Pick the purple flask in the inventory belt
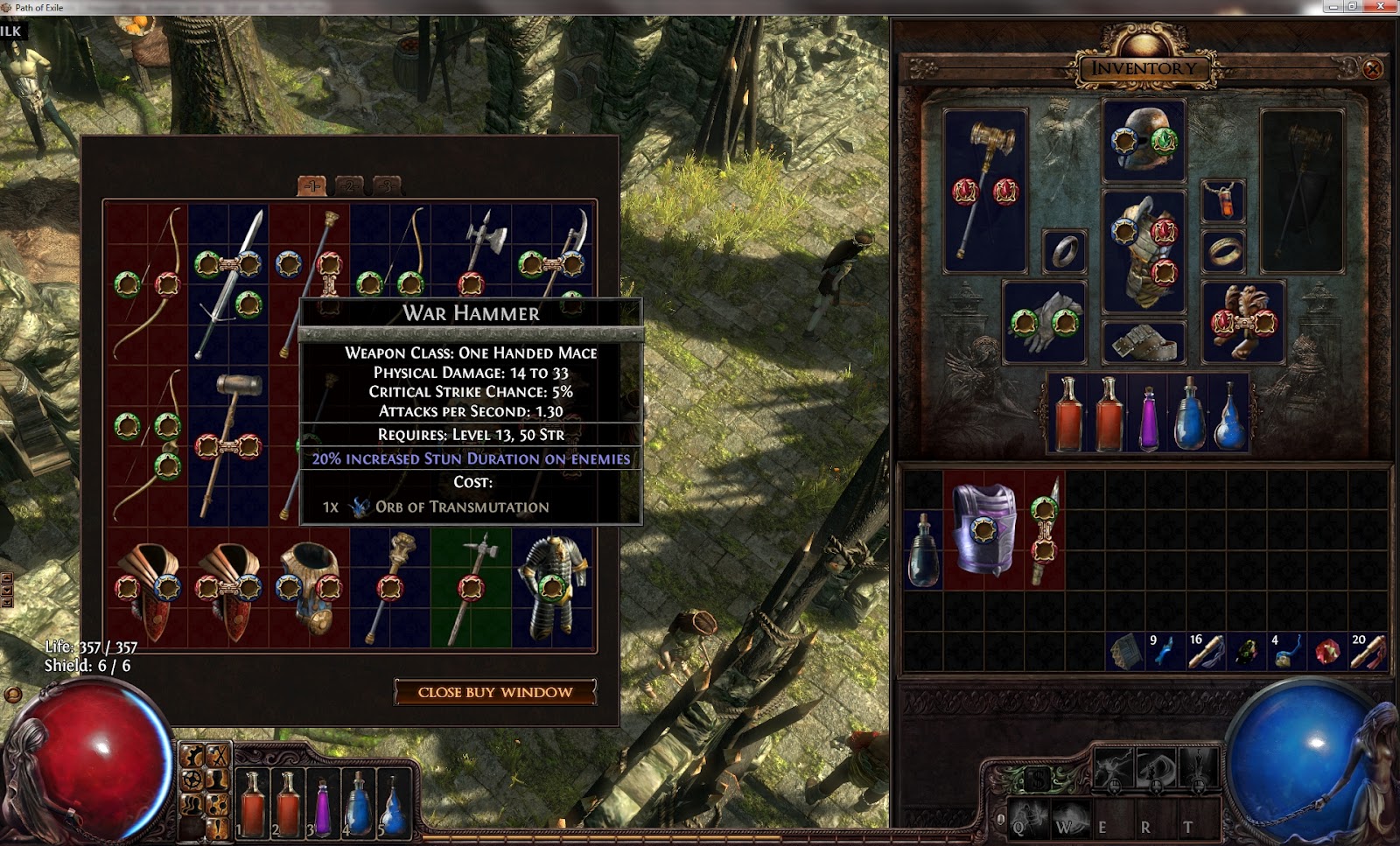This screenshot has width=1400, height=846. coord(1149,414)
